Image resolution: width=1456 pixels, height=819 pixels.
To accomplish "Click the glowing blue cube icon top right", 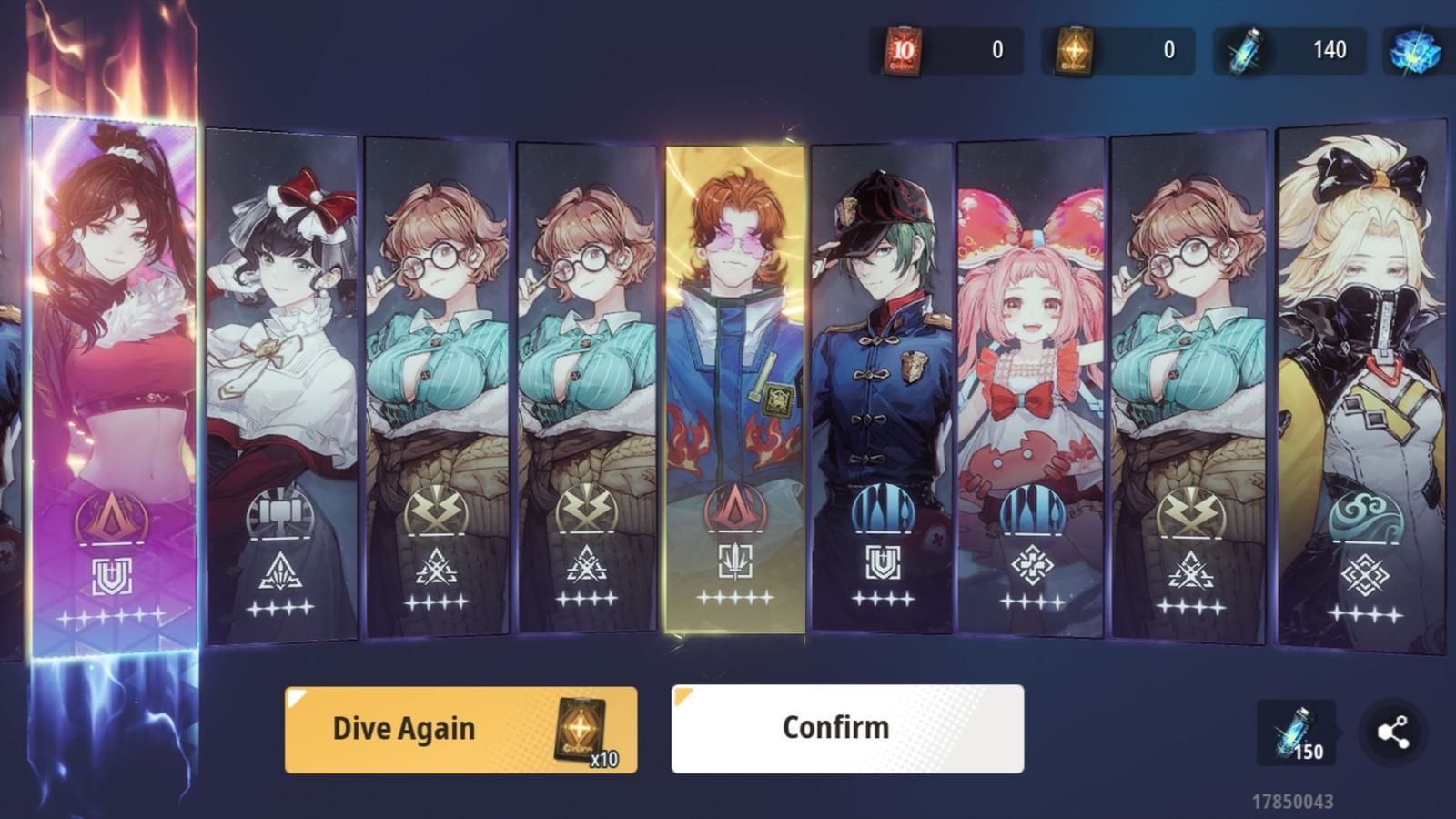I will pos(1413,50).
